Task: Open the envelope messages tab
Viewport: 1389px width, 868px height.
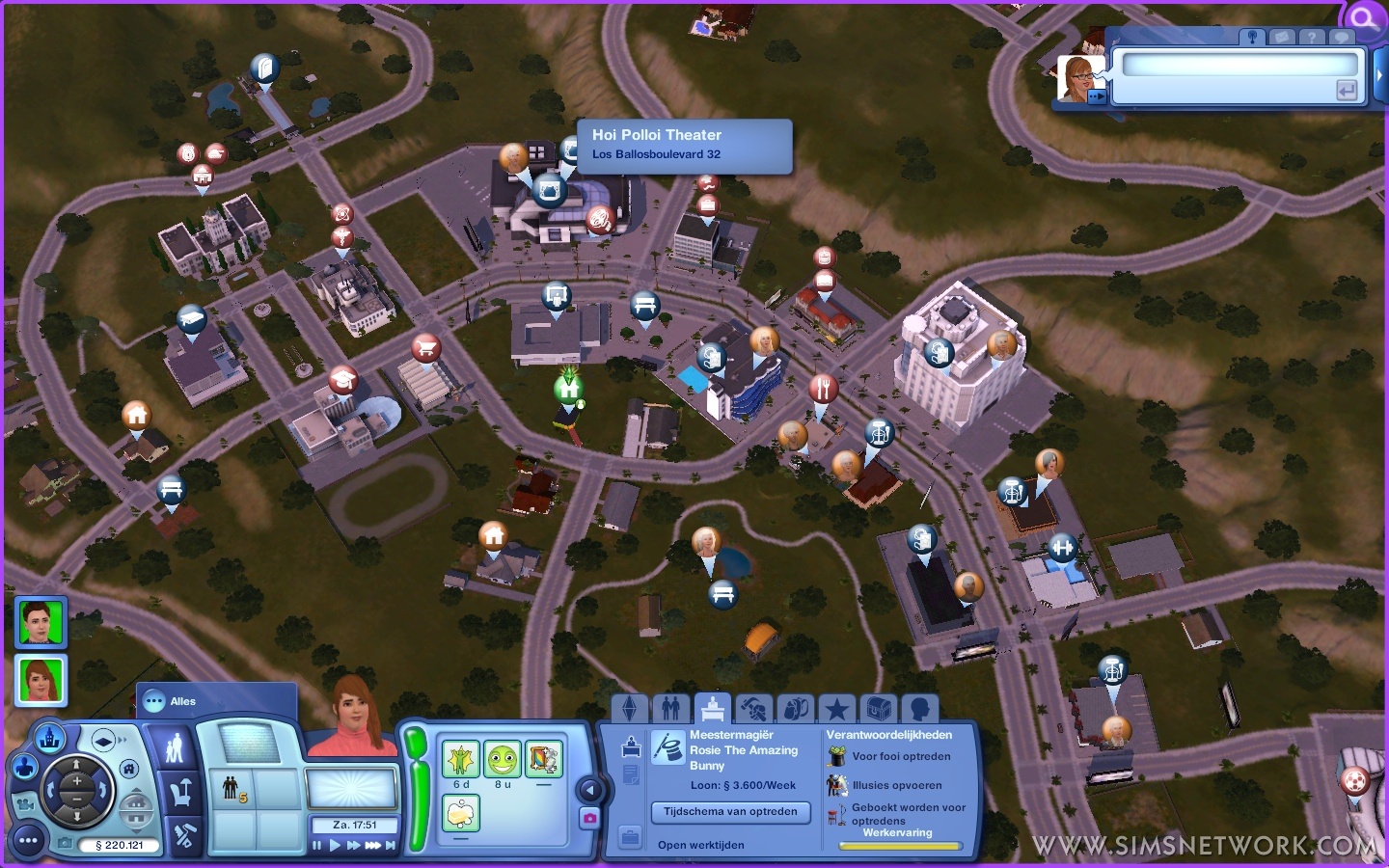Action: coord(1282,37)
